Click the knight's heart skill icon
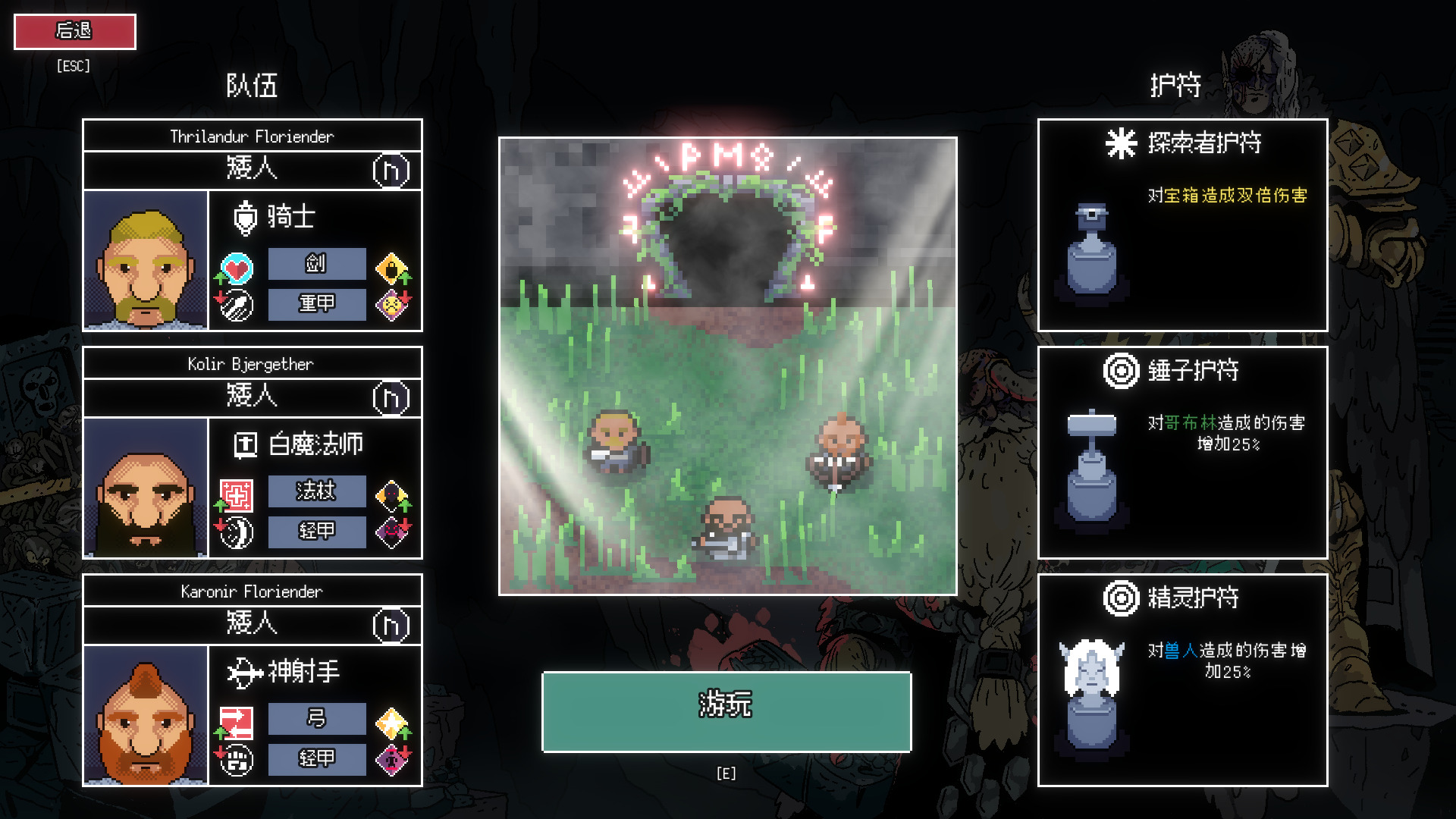The height and width of the screenshot is (819, 1456). click(x=237, y=268)
